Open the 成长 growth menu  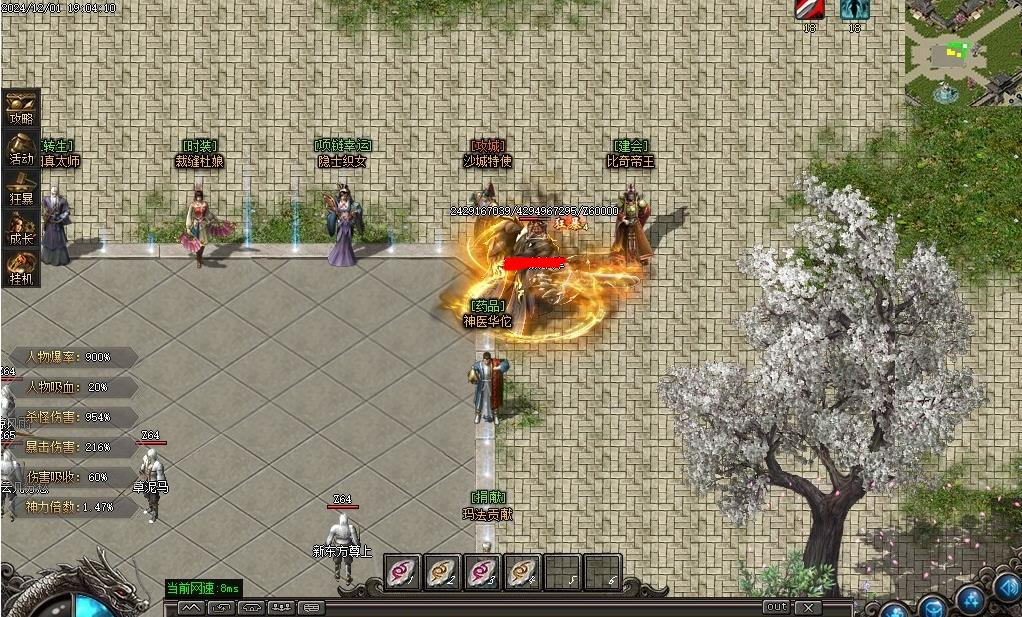[21, 227]
